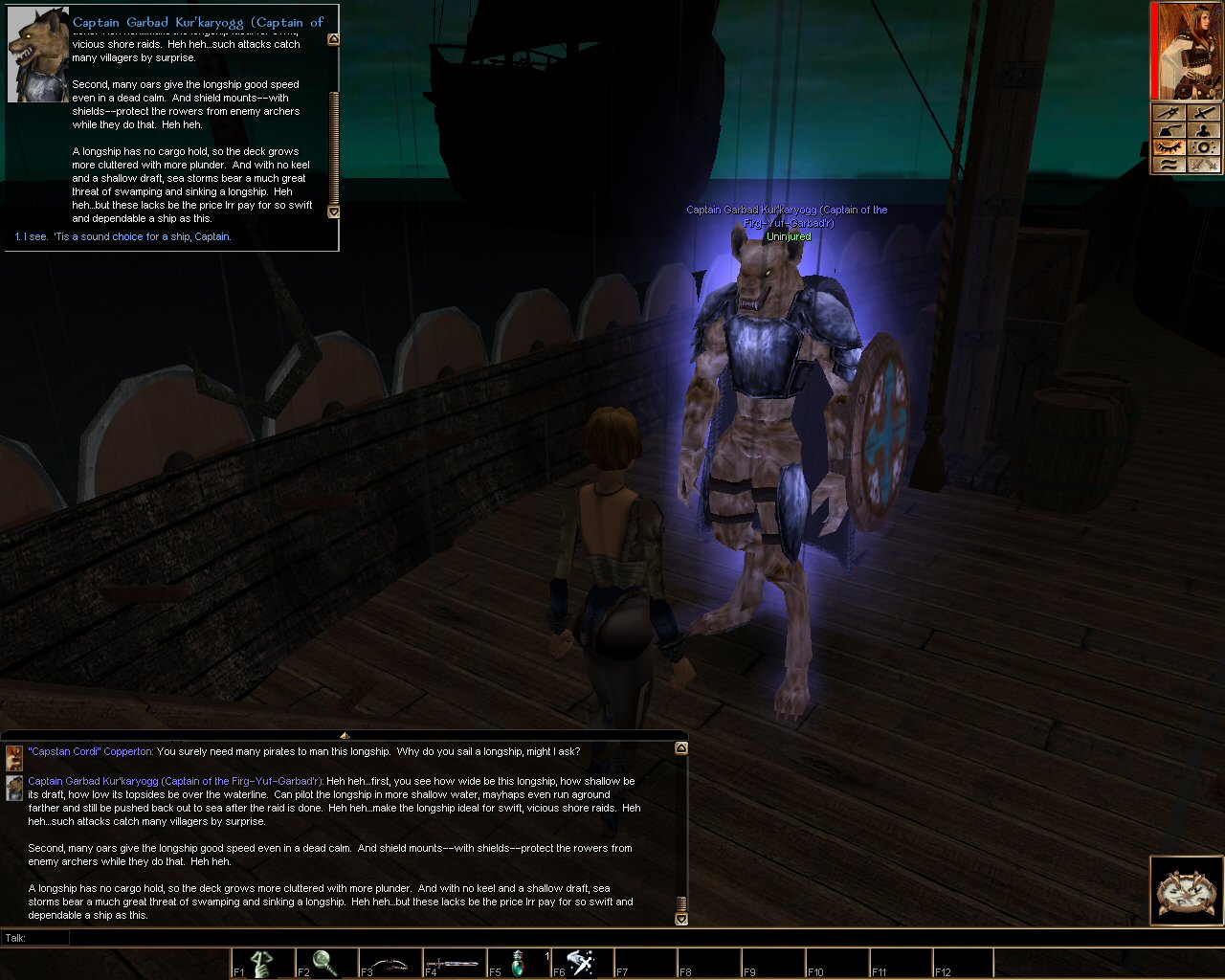Activate the F2 magnifying glass quickslot
Viewport: 1225px width, 980px height.
pos(325,963)
